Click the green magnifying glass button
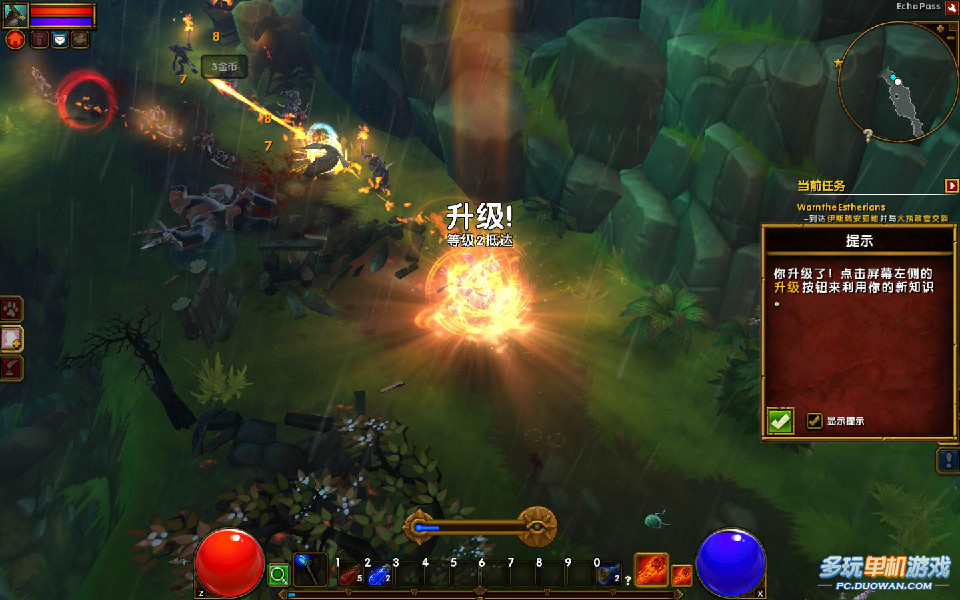 [x=279, y=575]
